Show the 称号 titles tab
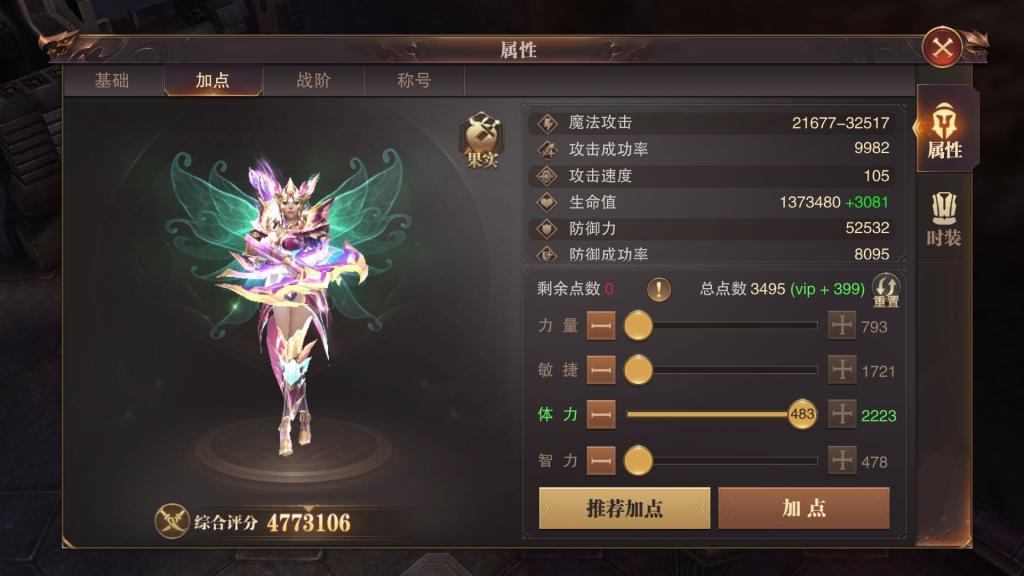The height and width of the screenshot is (576, 1024). 414,81
